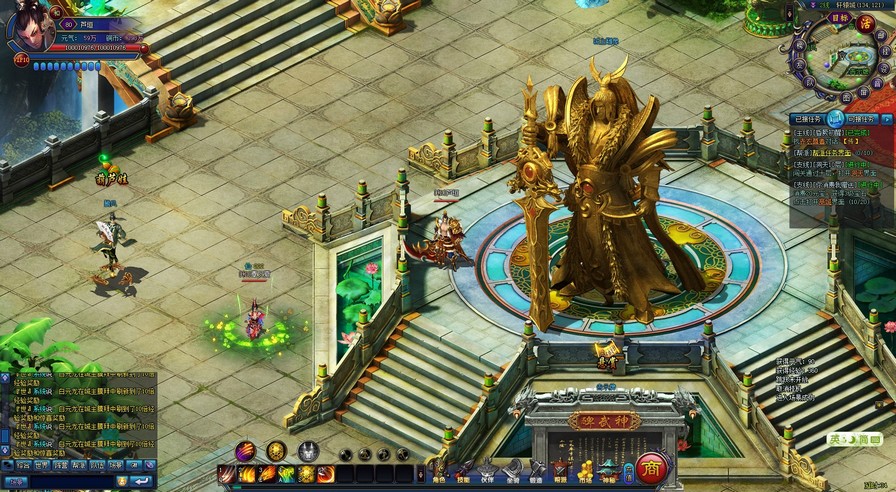Open the 锻造 forging menu
896x492 pixels.
click(536, 470)
